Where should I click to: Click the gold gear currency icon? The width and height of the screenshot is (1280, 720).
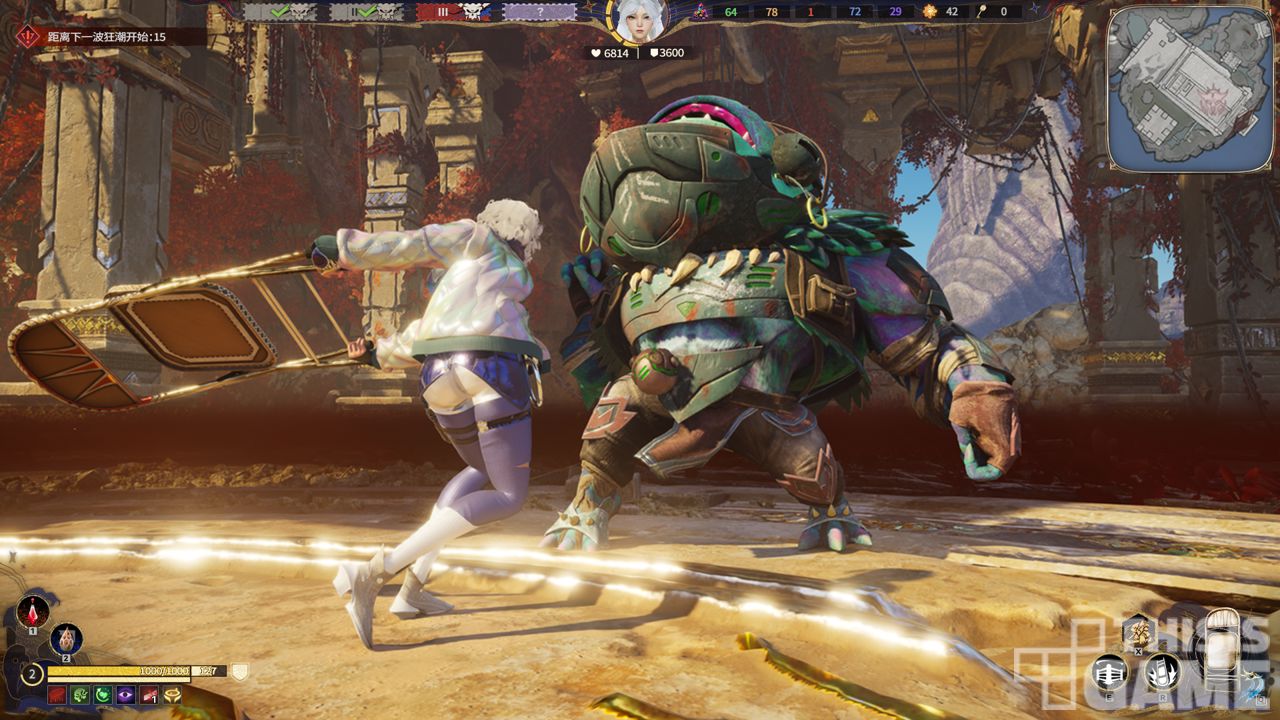click(x=930, y=12)
